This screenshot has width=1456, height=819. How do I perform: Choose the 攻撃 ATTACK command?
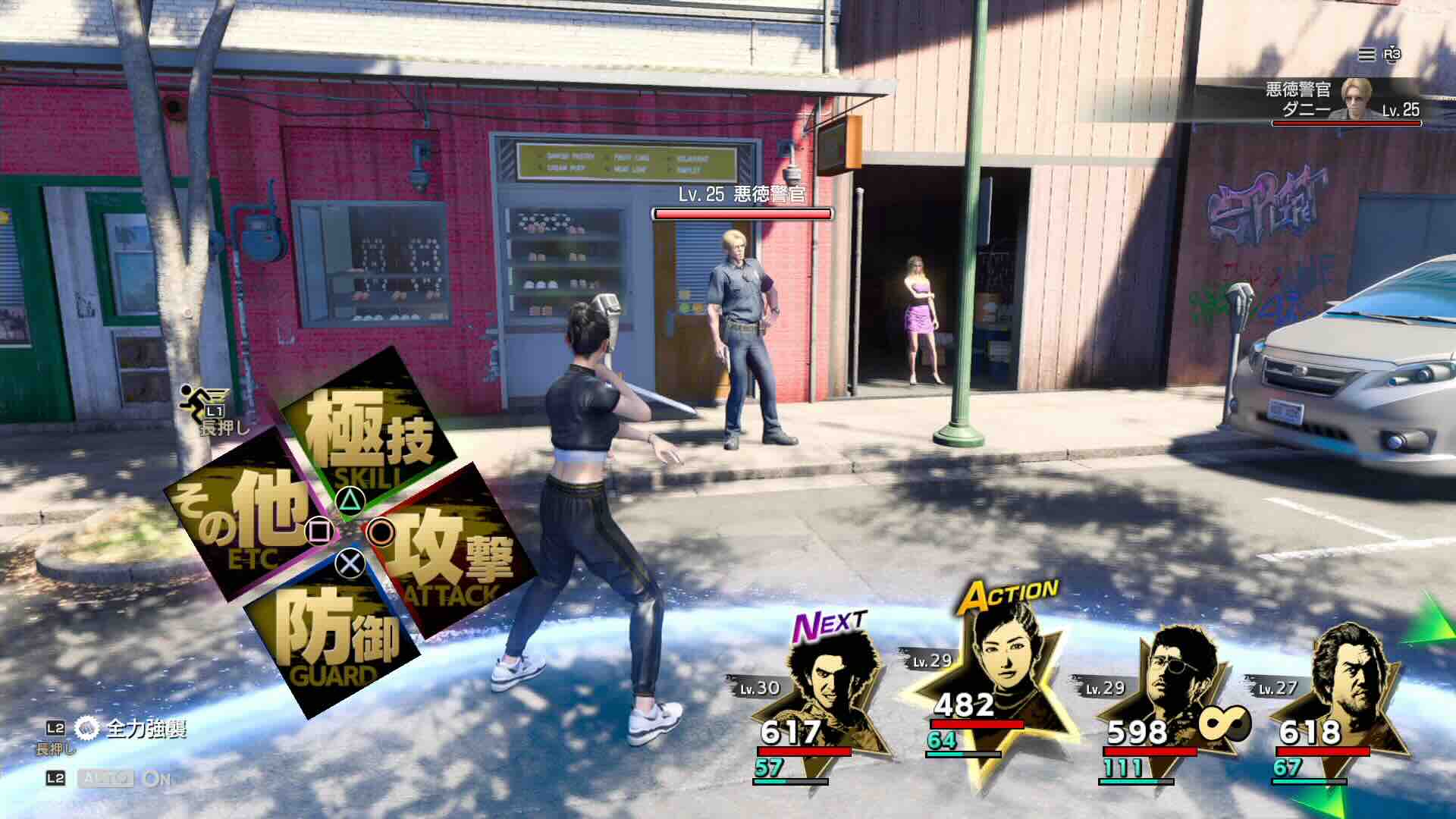click(x=447, y=554)
